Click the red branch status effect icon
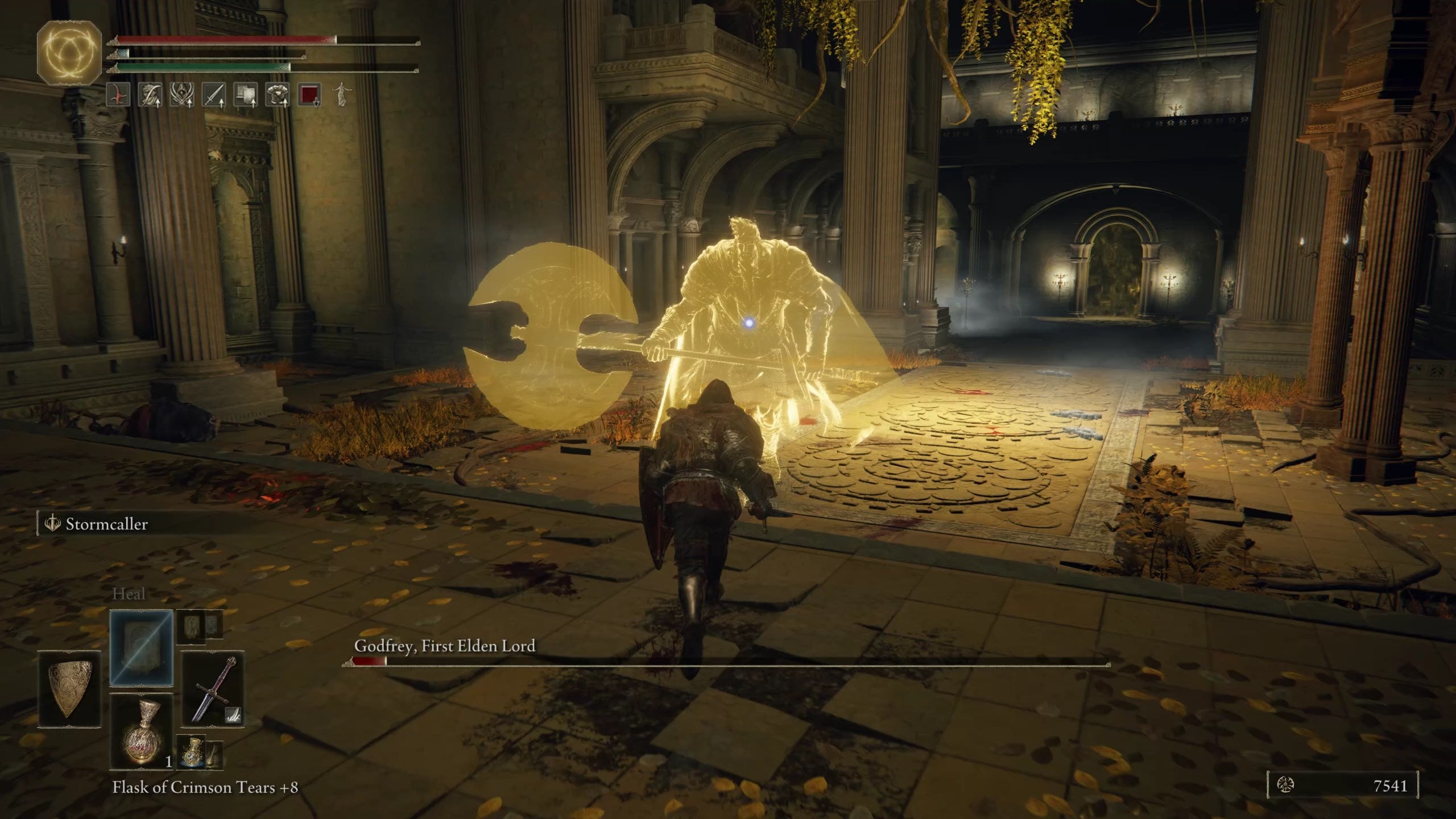The image size is (1456, 819). click(118, 94)
